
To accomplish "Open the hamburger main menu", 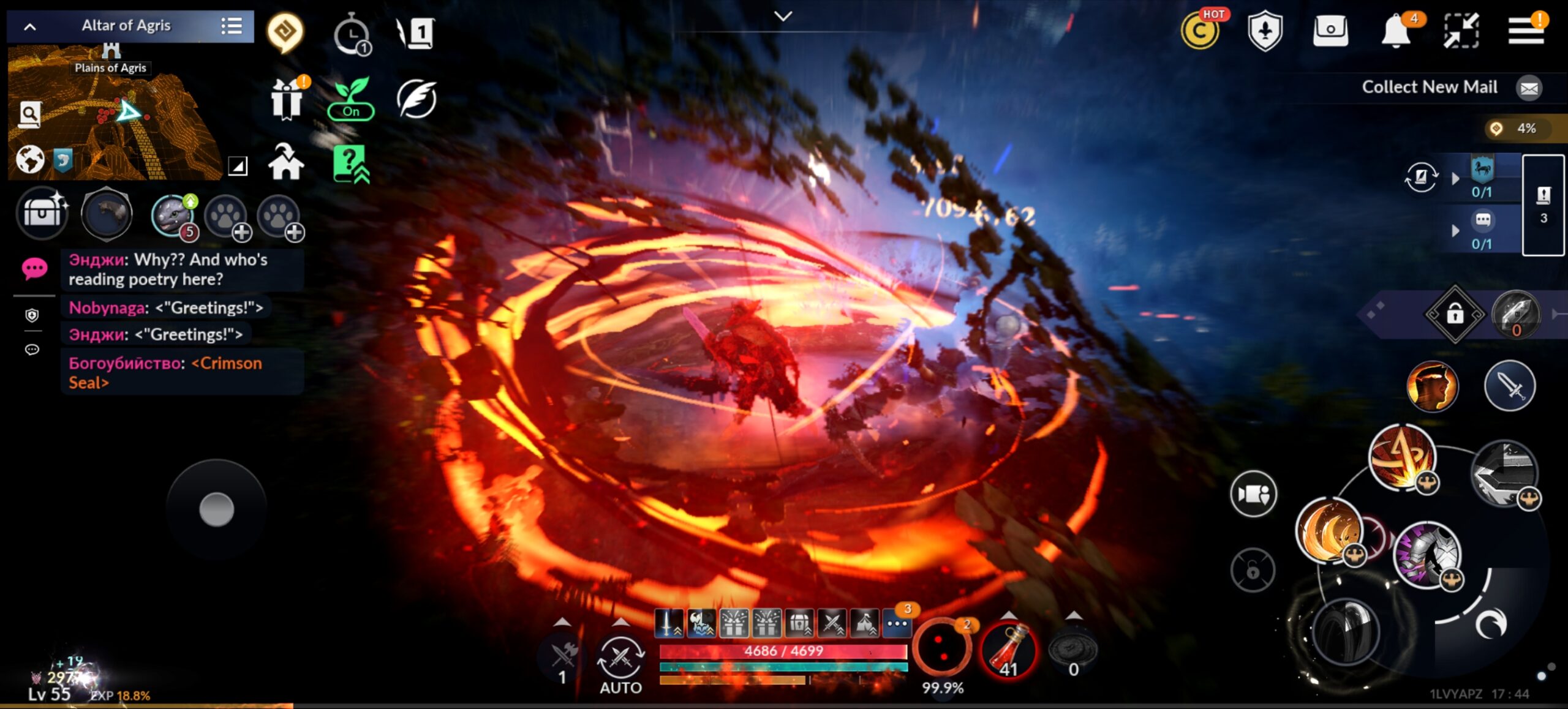I will coord(1525,31).
